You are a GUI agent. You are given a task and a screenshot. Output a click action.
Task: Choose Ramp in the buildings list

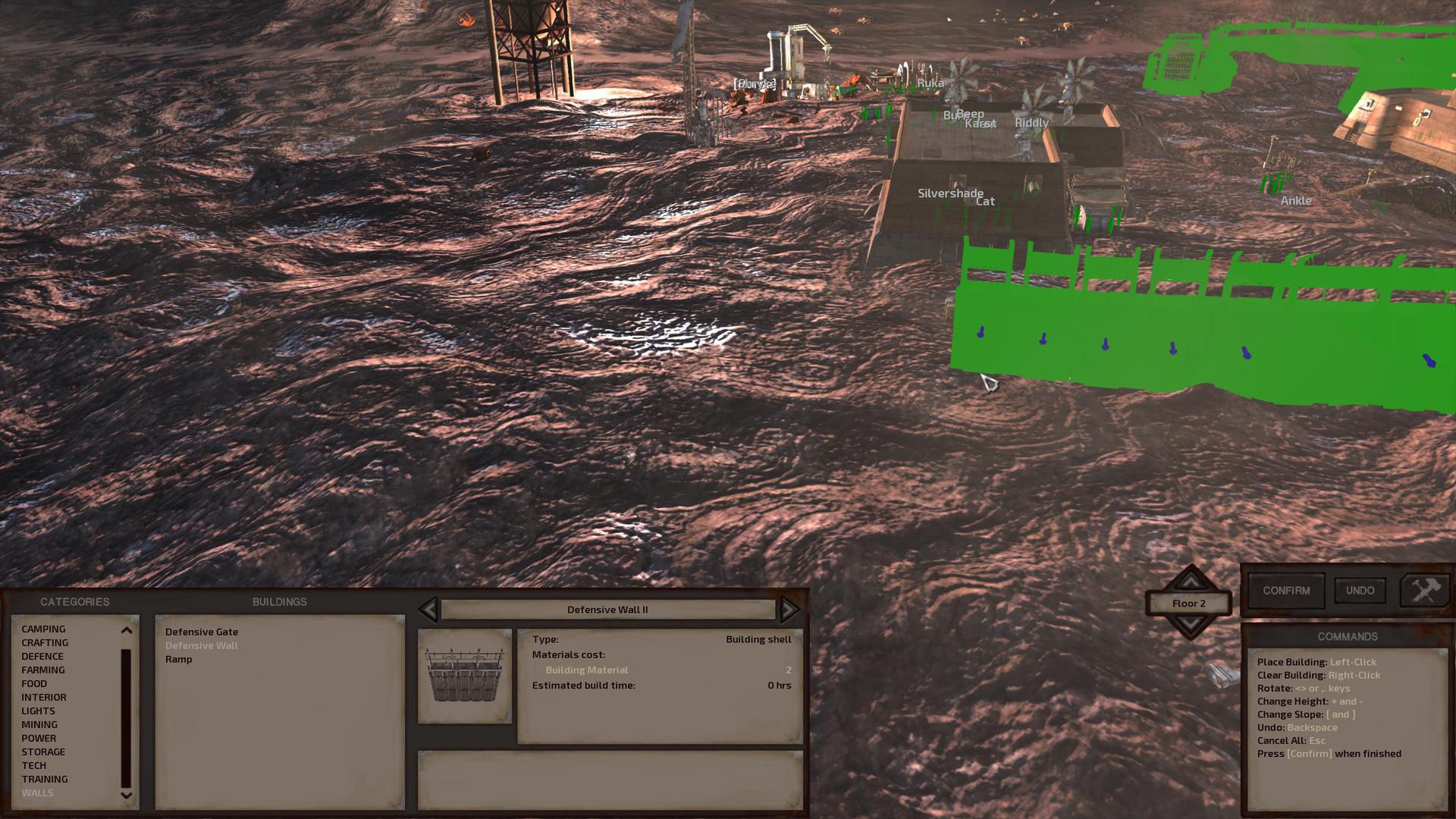179,659
